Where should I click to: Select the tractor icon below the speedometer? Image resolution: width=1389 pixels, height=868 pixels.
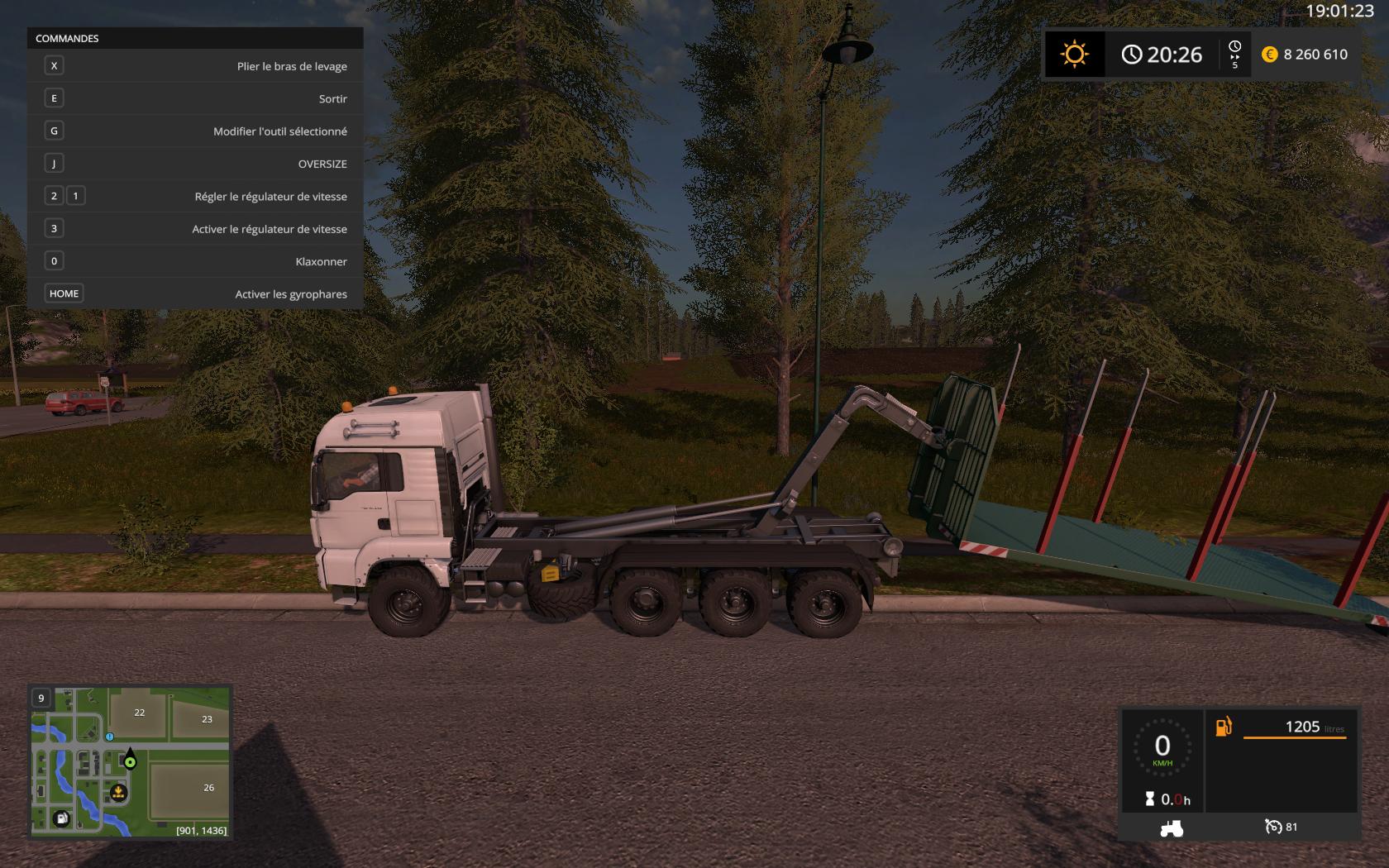[1171, 827]
